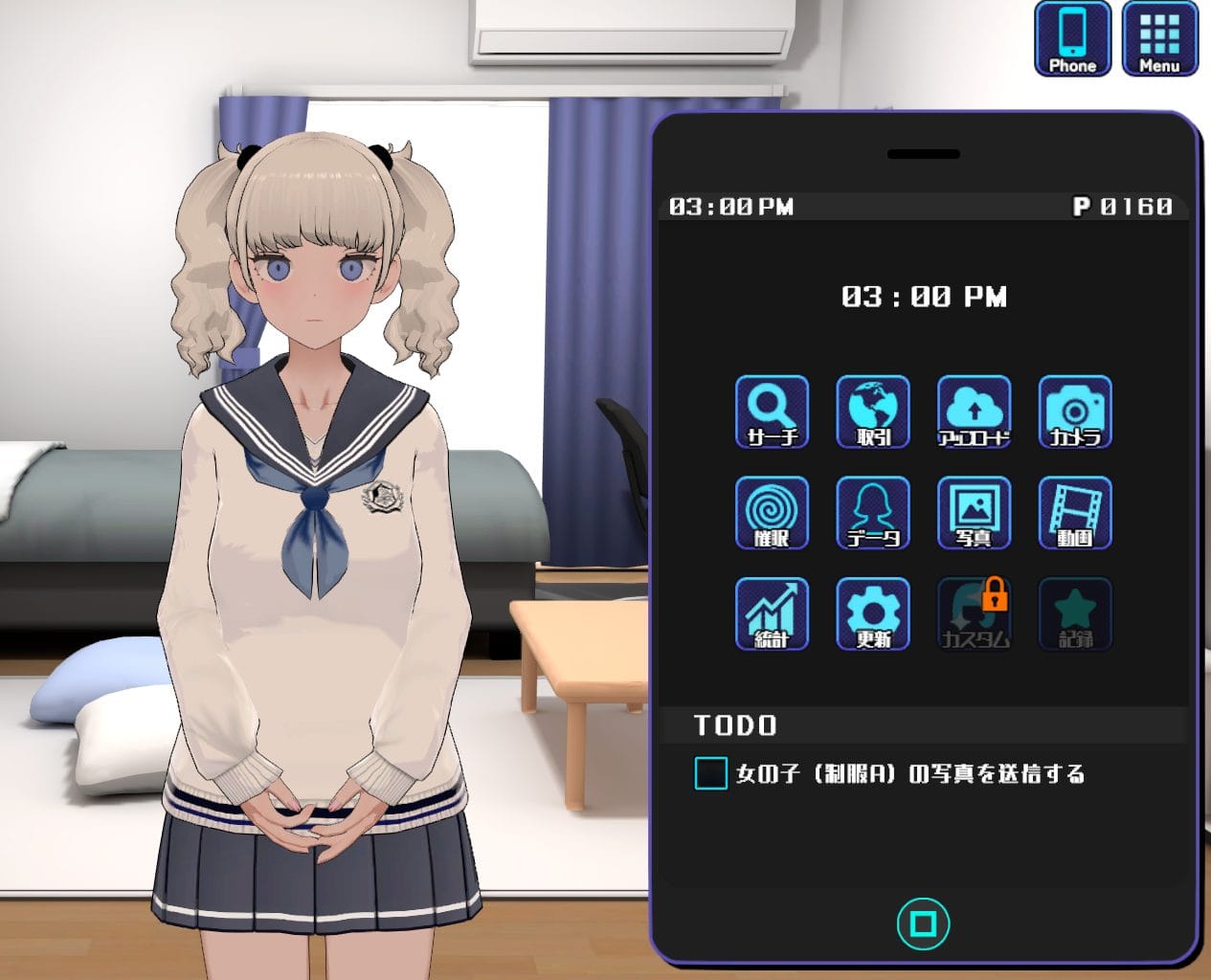
Task: Open the cloud upload app
Action: pos(974,412)
